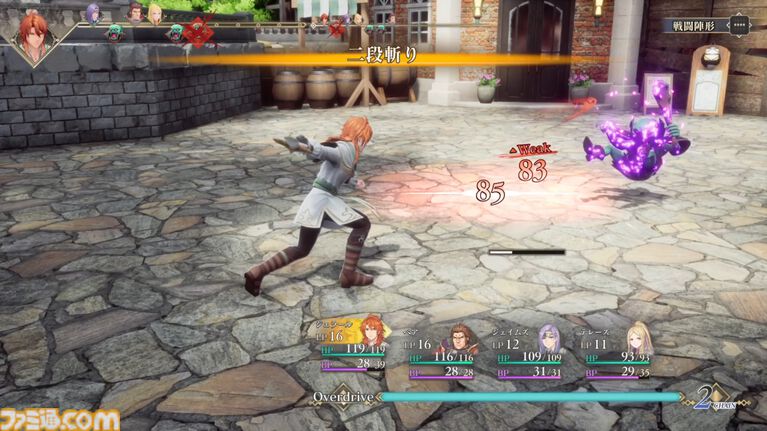Pick the brown-haired man's portrait in the turn order
Image resolution: width=767 pixels, height=431 pixels.
(x=135, y=13)
